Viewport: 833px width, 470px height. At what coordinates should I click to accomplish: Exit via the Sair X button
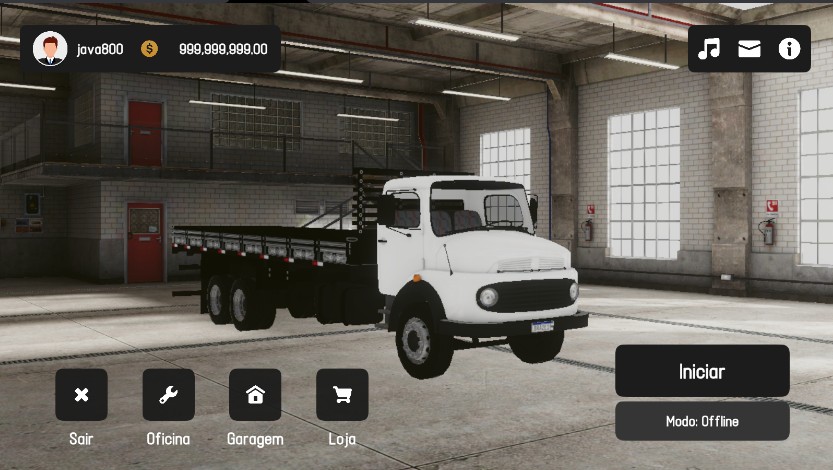coord(81,395)
